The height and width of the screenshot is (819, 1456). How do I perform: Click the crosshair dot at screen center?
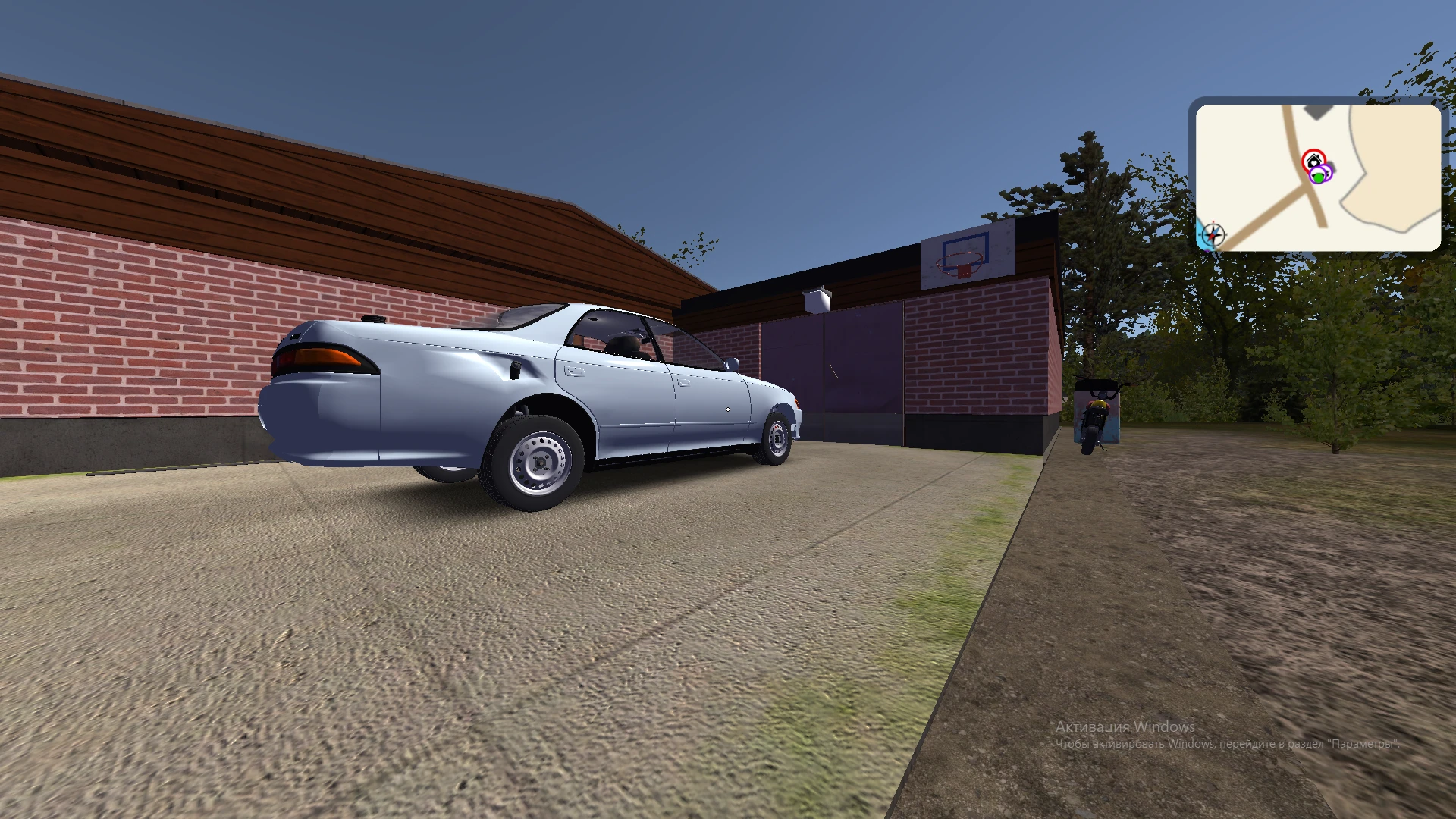728,409
